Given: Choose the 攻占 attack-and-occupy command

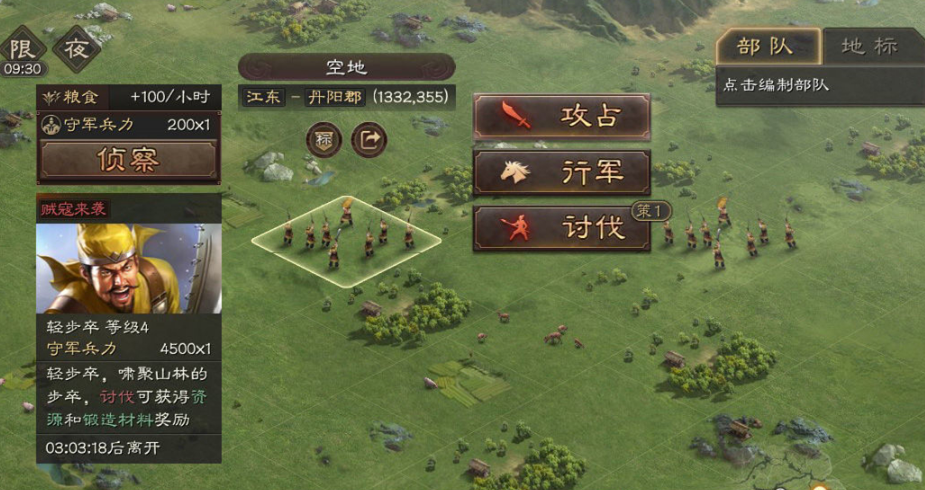Looking at the screenshot, I should coord(561,116).
